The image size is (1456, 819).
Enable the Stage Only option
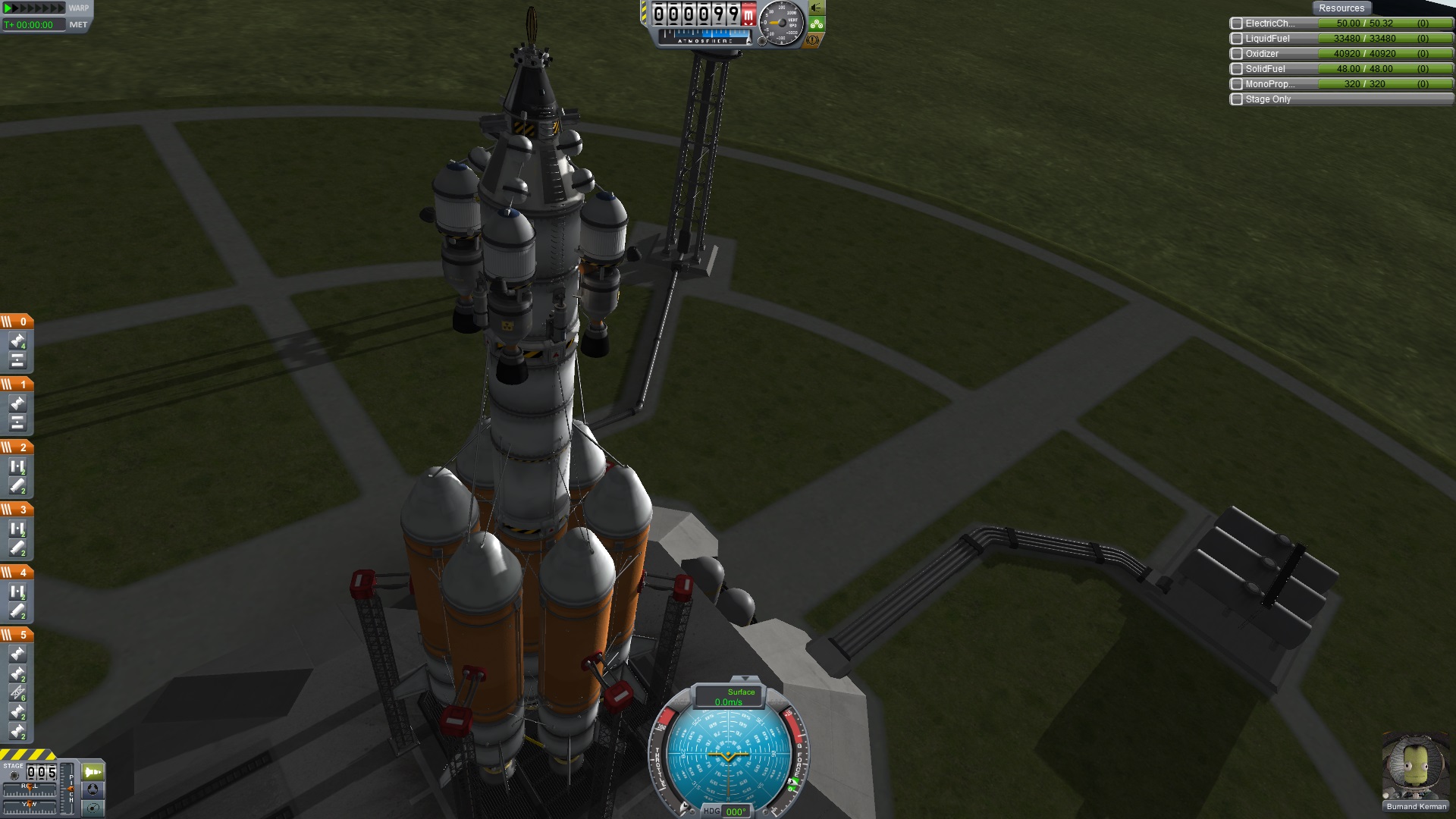click(x=1237, y=99)
